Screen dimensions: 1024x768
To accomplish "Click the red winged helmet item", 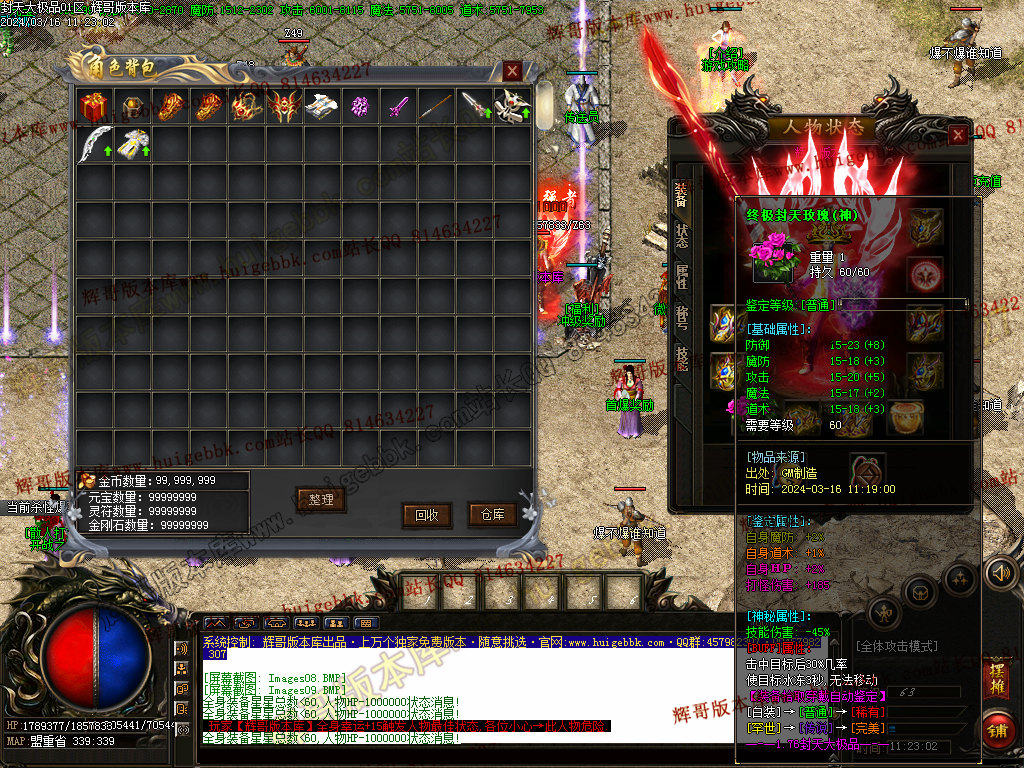I will click(x=284, y=106).
